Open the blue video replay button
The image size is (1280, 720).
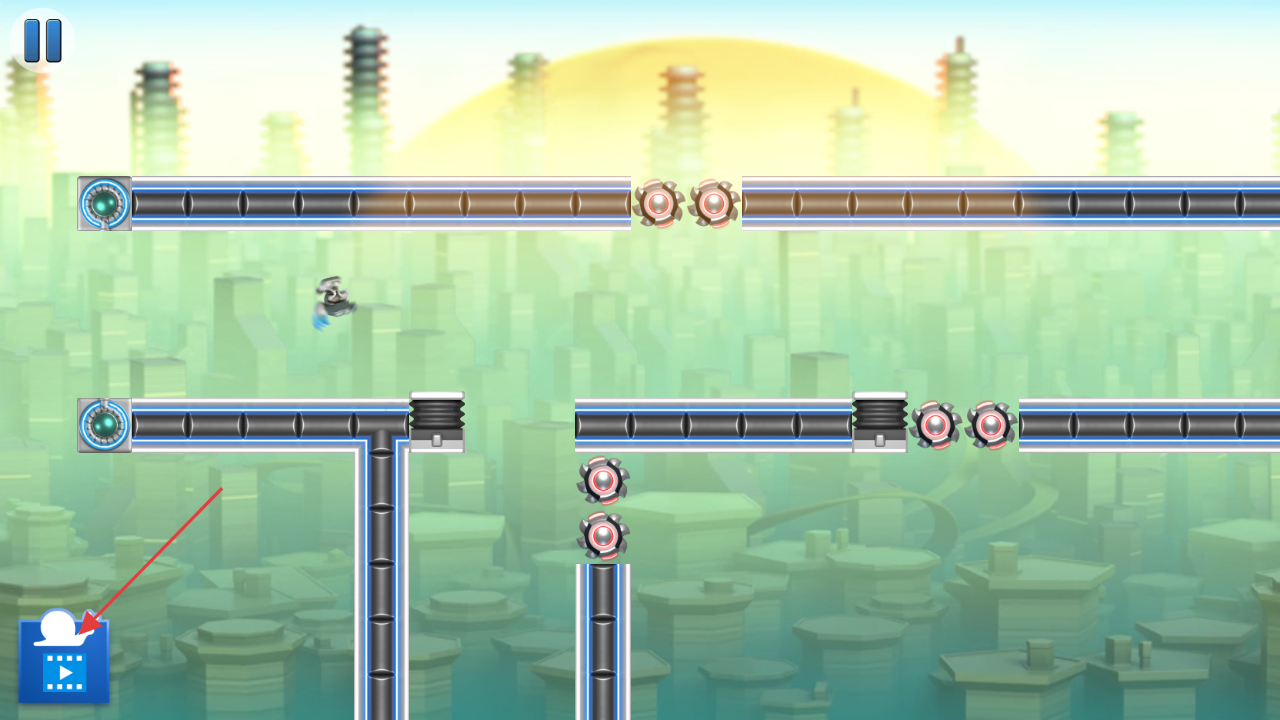(64, 662)
